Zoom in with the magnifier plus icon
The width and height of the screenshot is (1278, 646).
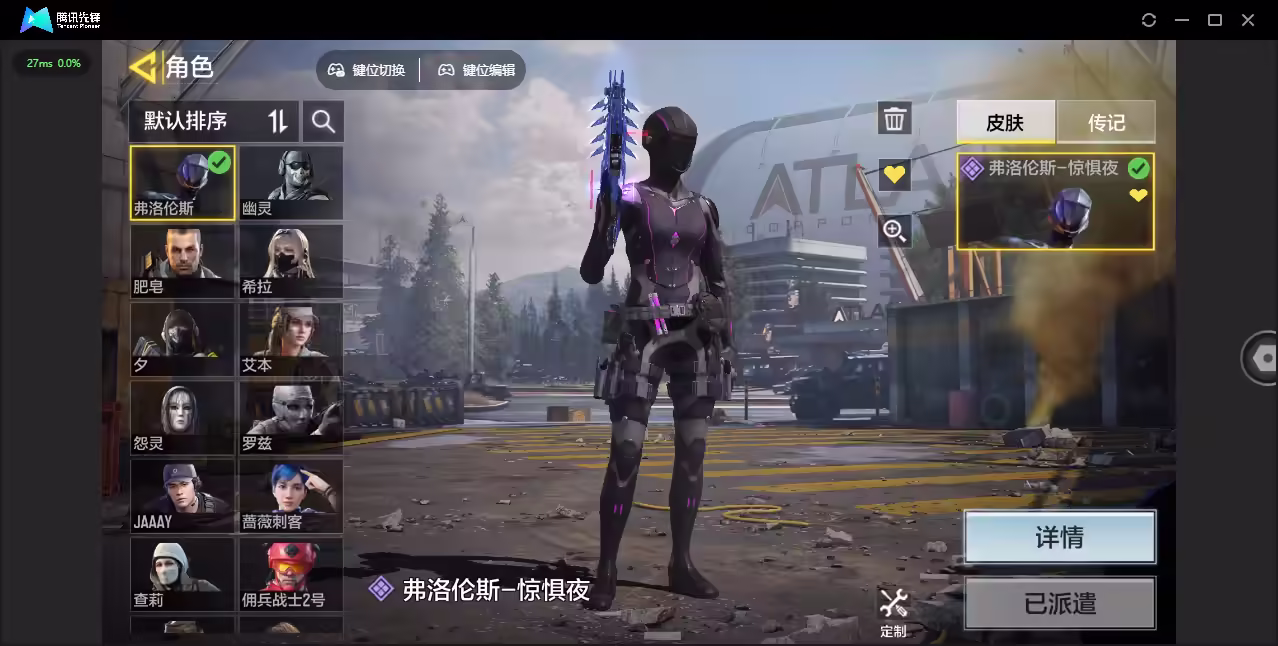pyautogui.click(x=894, y=232)
